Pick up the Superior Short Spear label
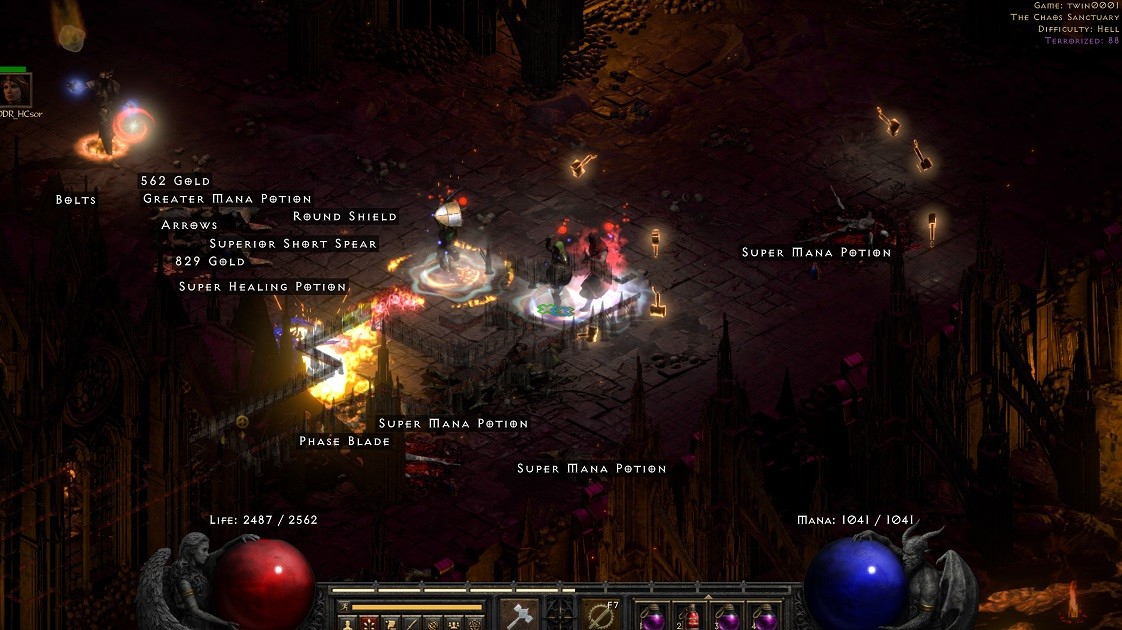The image size is (1122, 630). coord(293,244)
